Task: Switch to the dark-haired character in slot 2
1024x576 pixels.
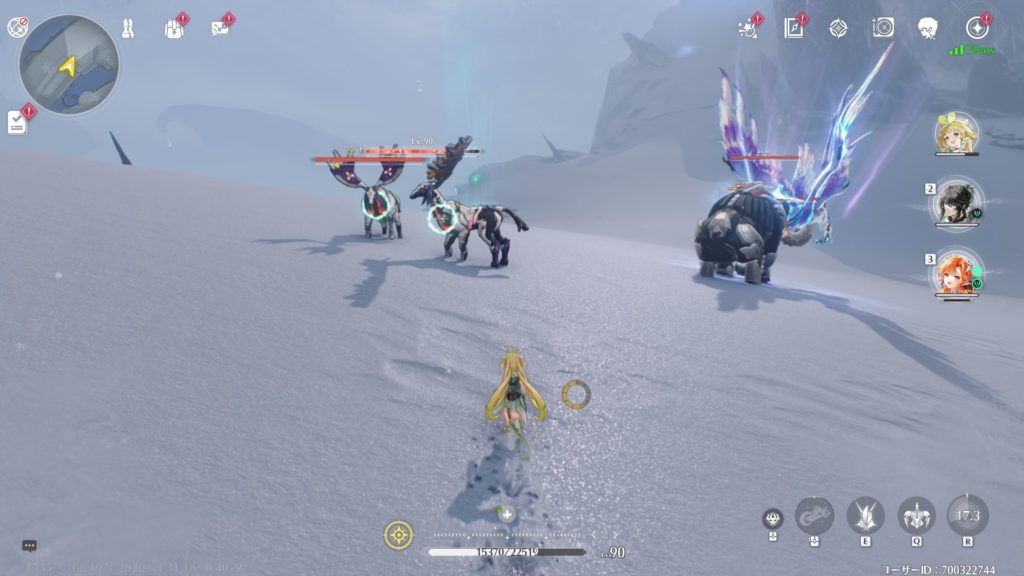Action: (957, 204)
